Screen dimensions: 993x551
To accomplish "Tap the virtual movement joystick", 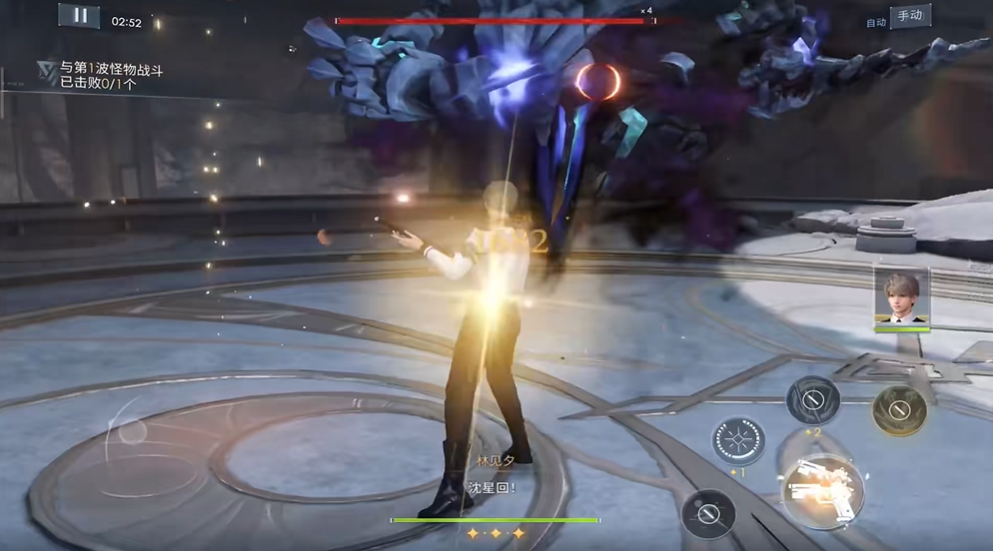I will (x=131, y=433).
